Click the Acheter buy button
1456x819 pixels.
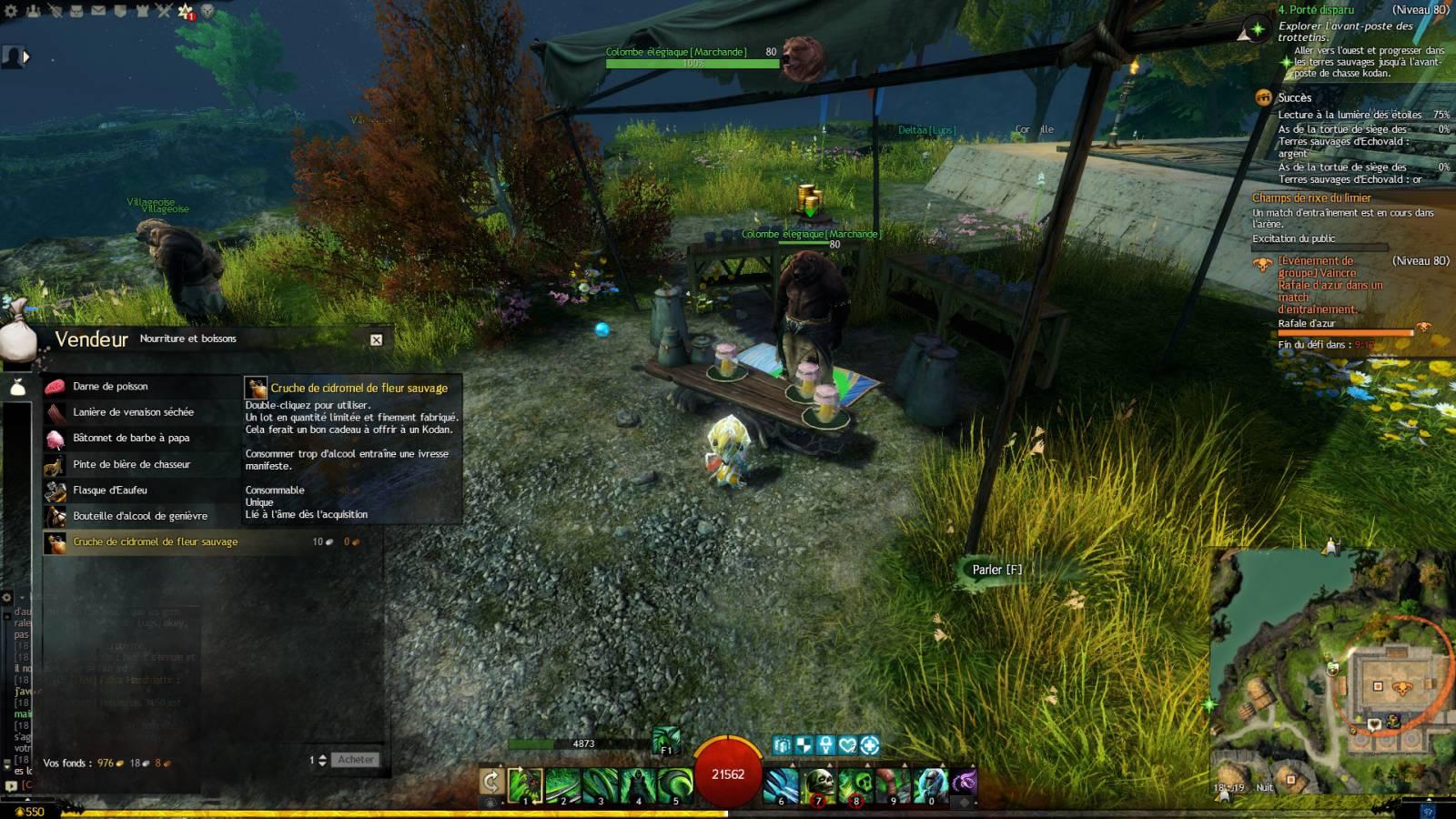(x=355, y=760)
